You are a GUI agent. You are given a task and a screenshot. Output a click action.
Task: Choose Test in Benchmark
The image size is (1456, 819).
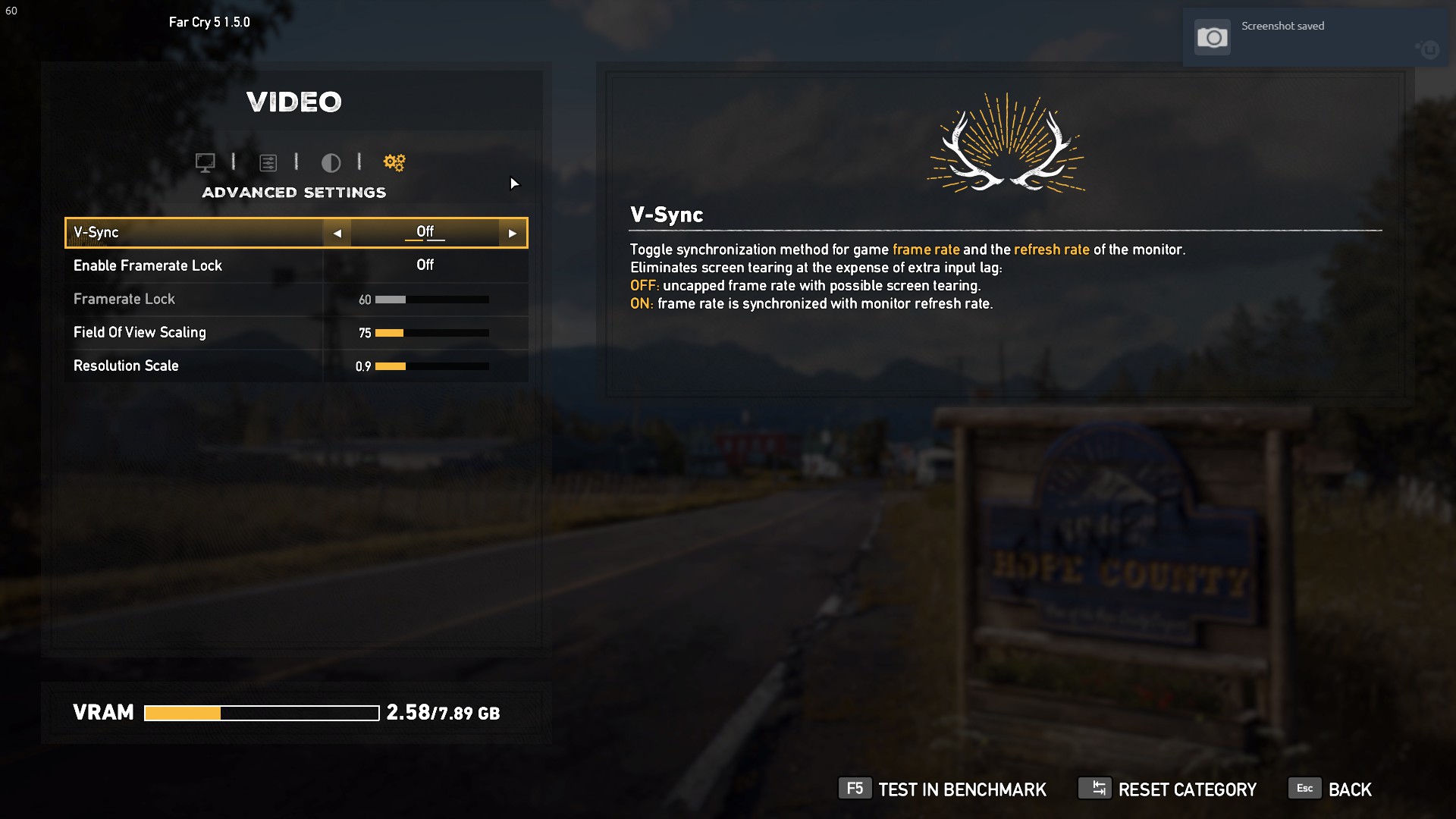click(943, 789)
